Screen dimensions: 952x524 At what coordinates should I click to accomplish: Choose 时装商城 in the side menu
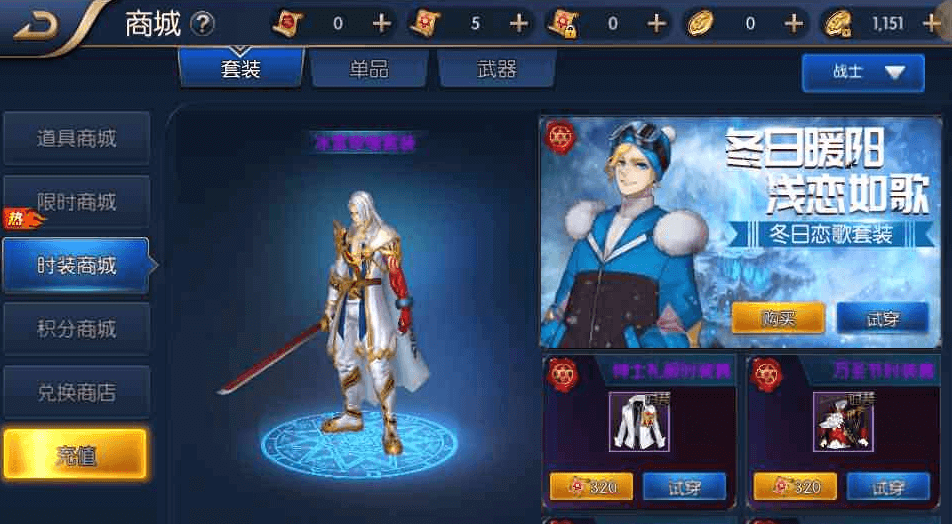(x=76, y=266)
